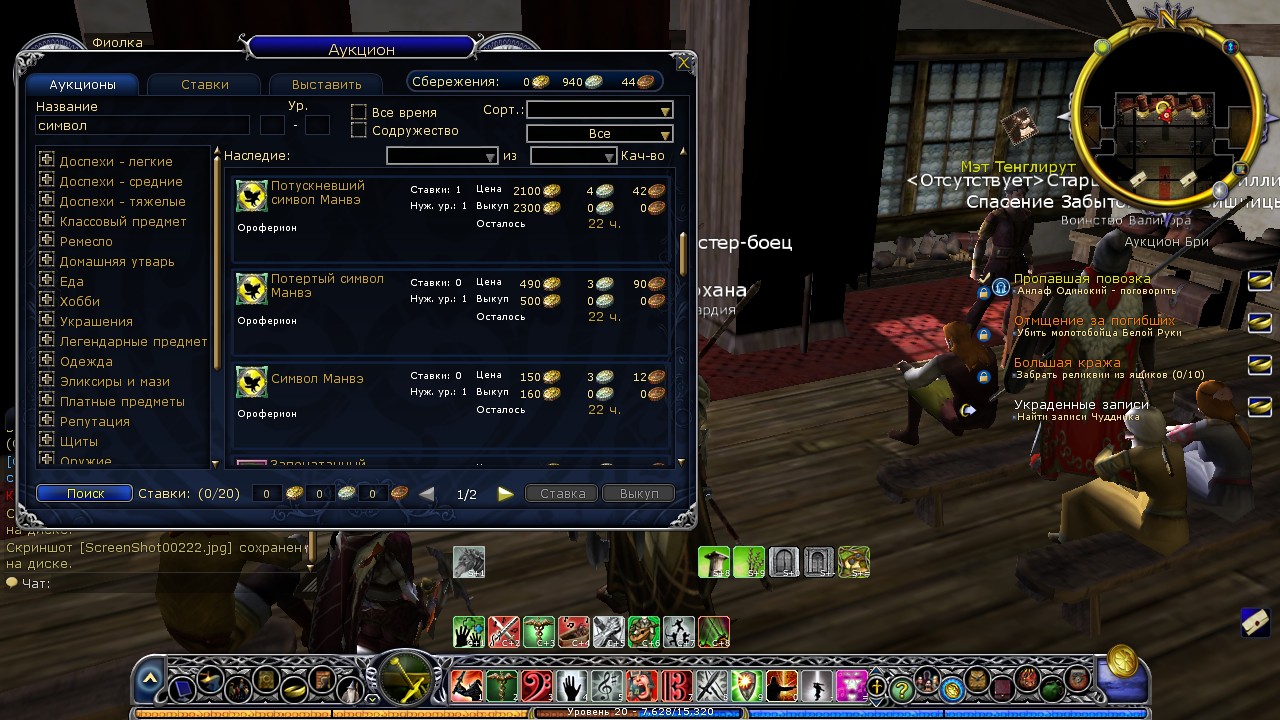Go to the next auction page
The height and width of the screenshot is (720, 1280).
tap(505, 493)
